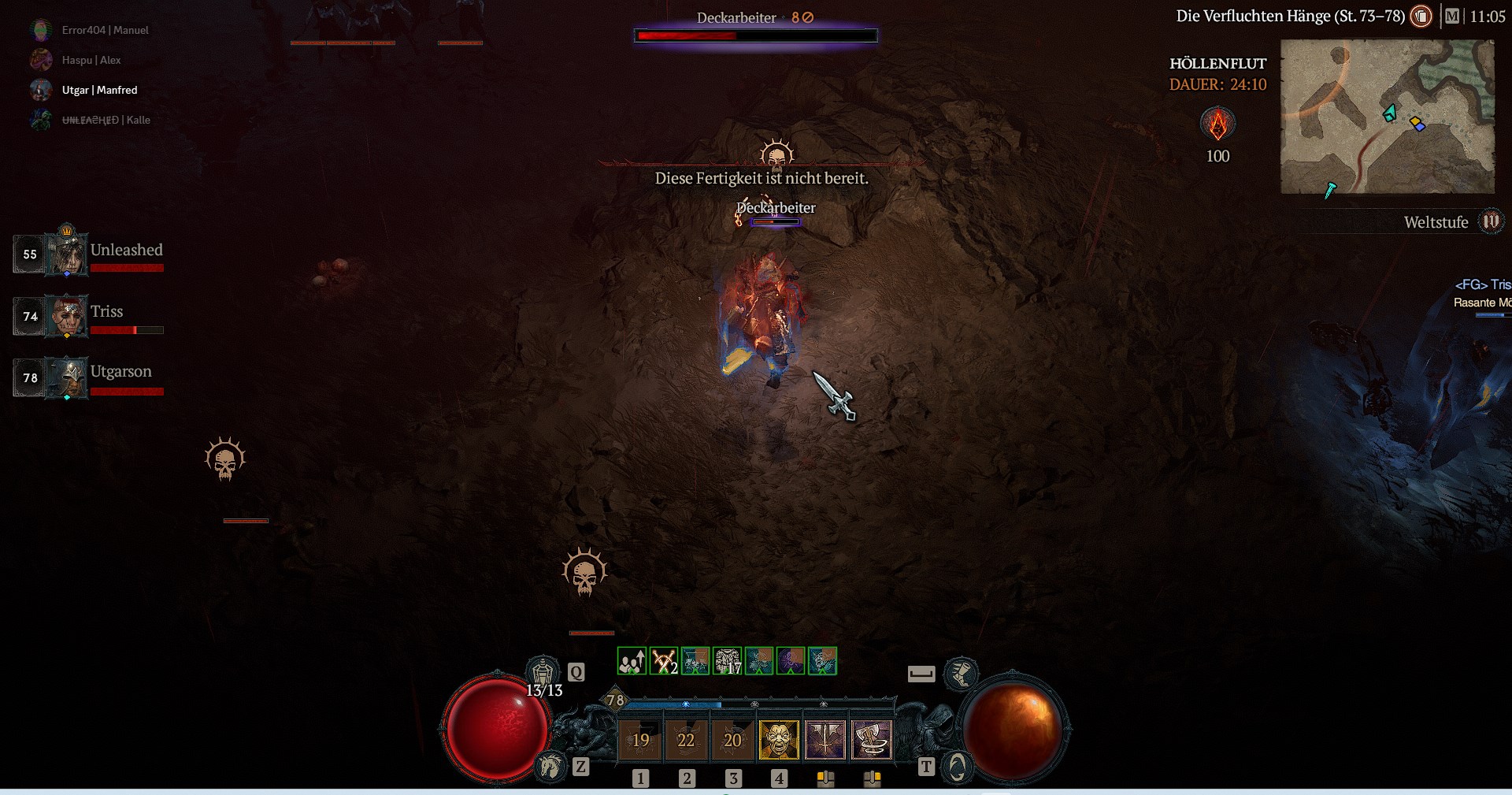
Task: Click the zone cards icon beside area name
Action: tap(1421, 17)
